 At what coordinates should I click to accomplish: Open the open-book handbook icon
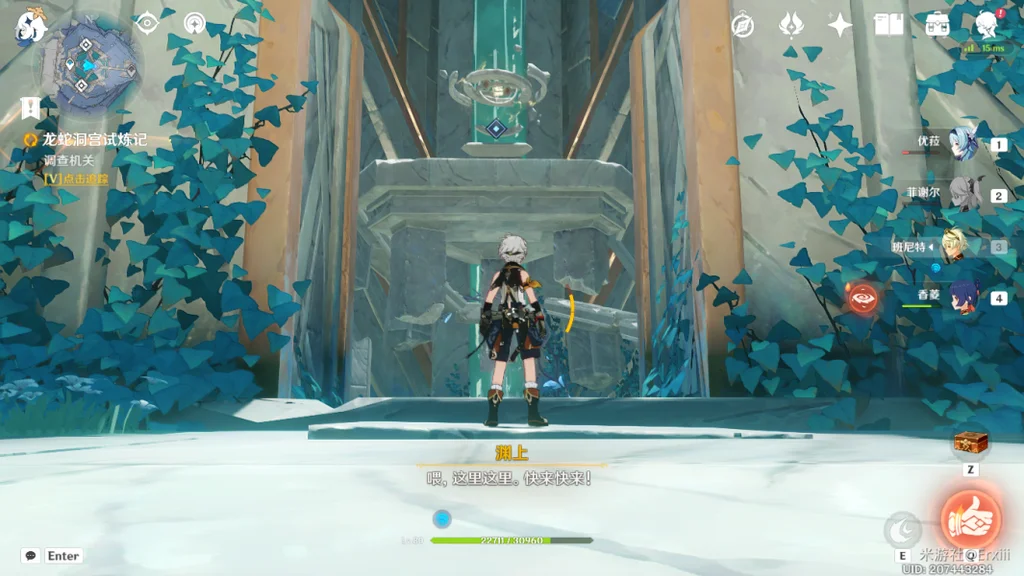[889, 25]
